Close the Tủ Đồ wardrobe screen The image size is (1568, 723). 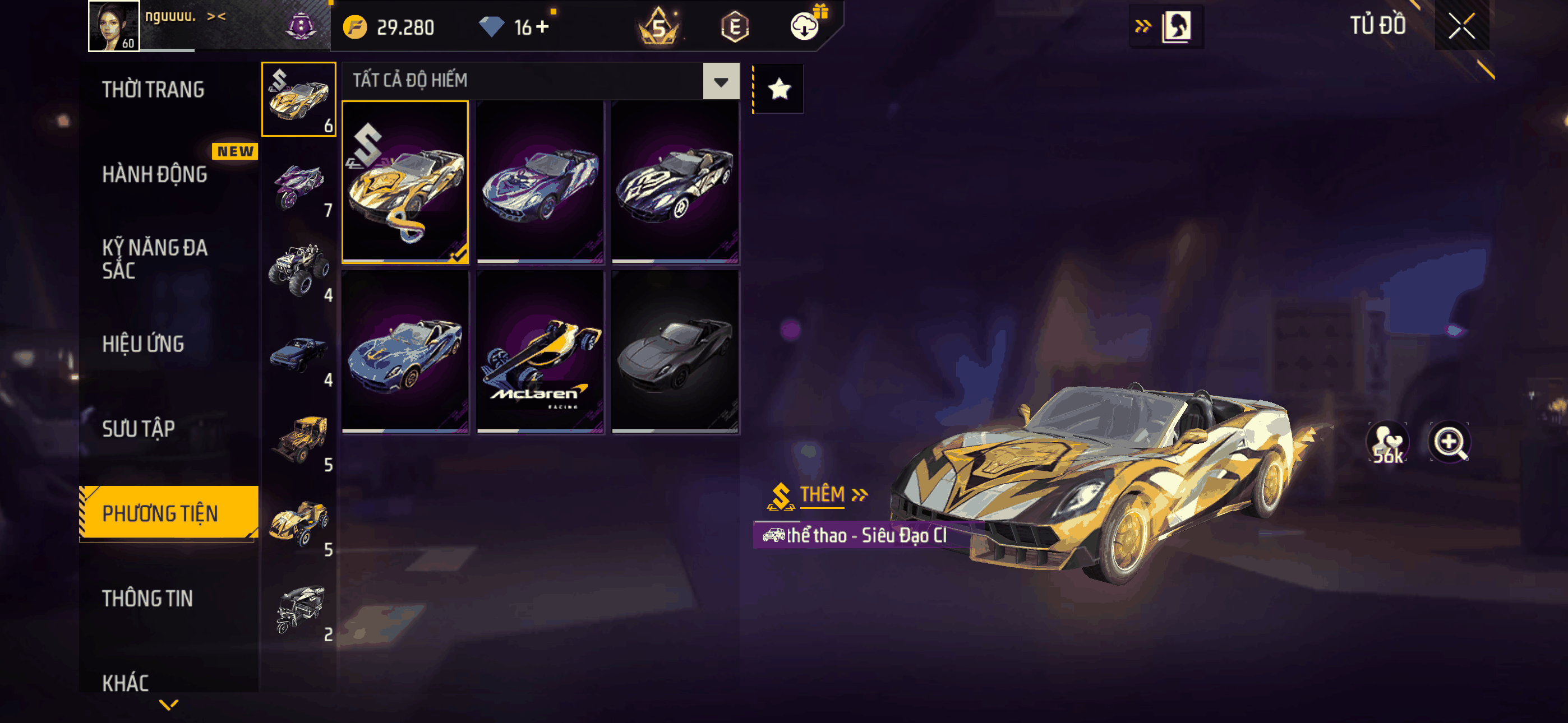pyautogui.click(x=1461, y=26)
